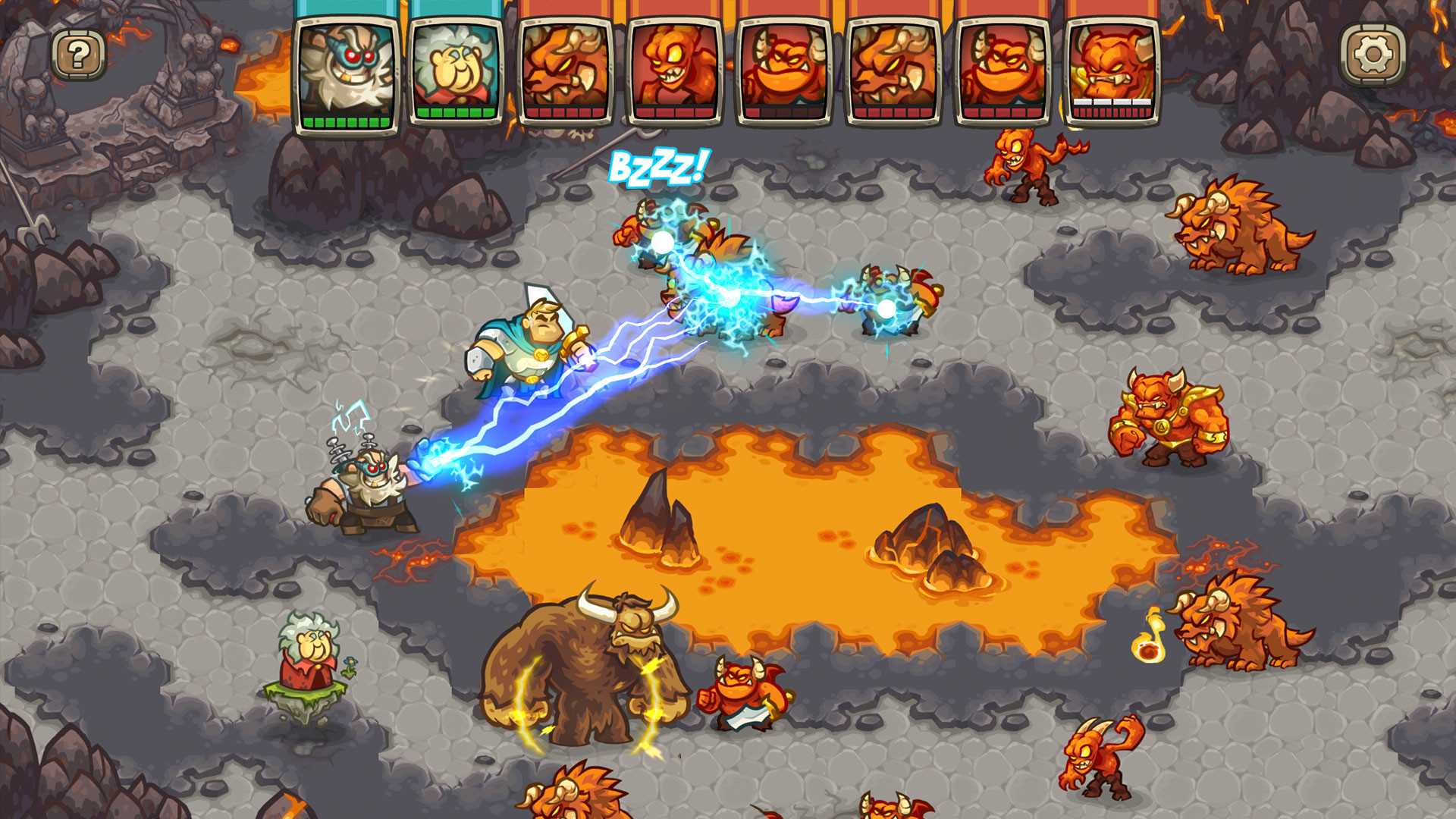Select the first horned demon enemy portrait
The image size is (1456, 819).
[x=565, y=68]
